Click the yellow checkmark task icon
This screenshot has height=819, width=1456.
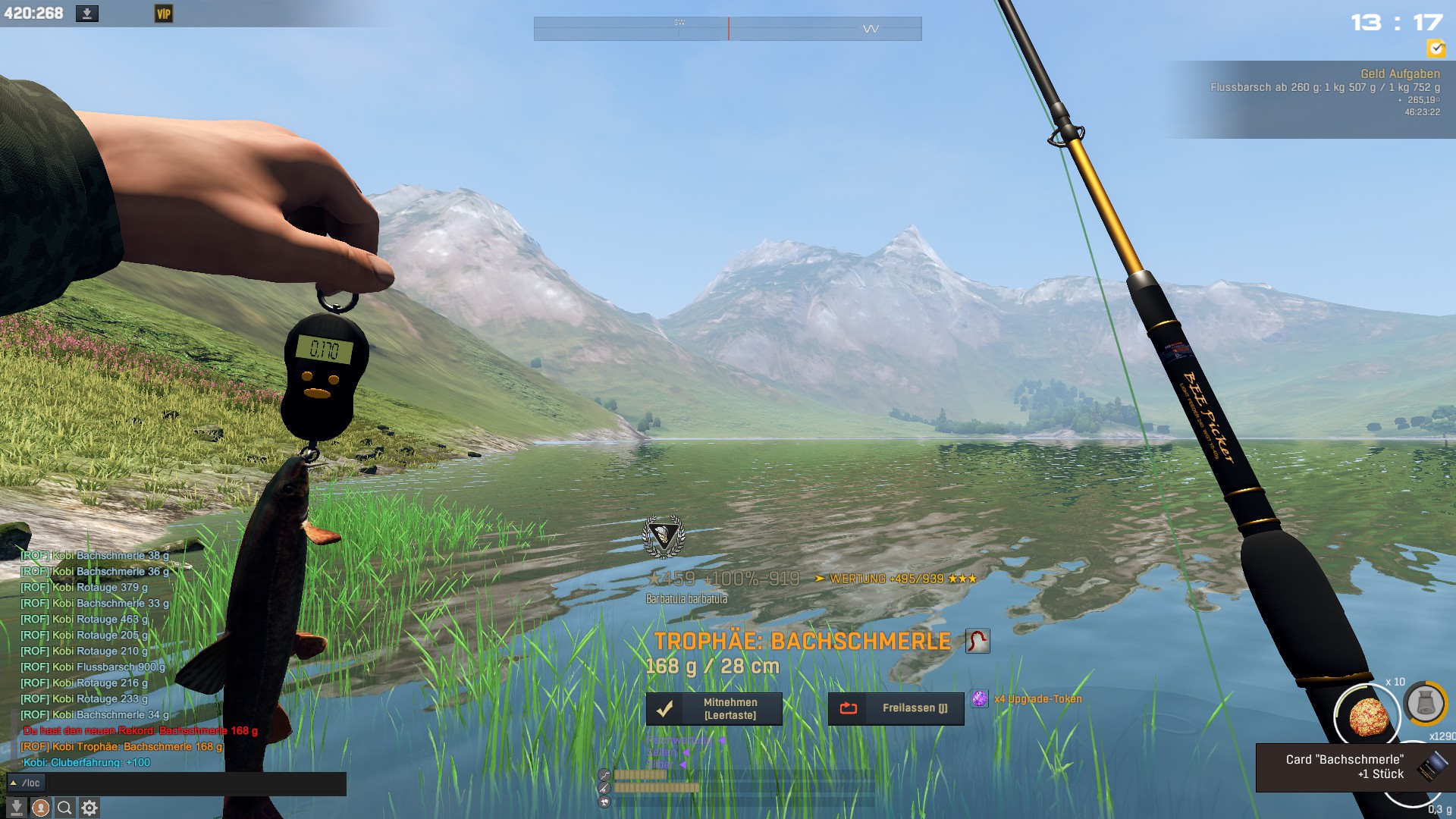(x=1436, y=49)
